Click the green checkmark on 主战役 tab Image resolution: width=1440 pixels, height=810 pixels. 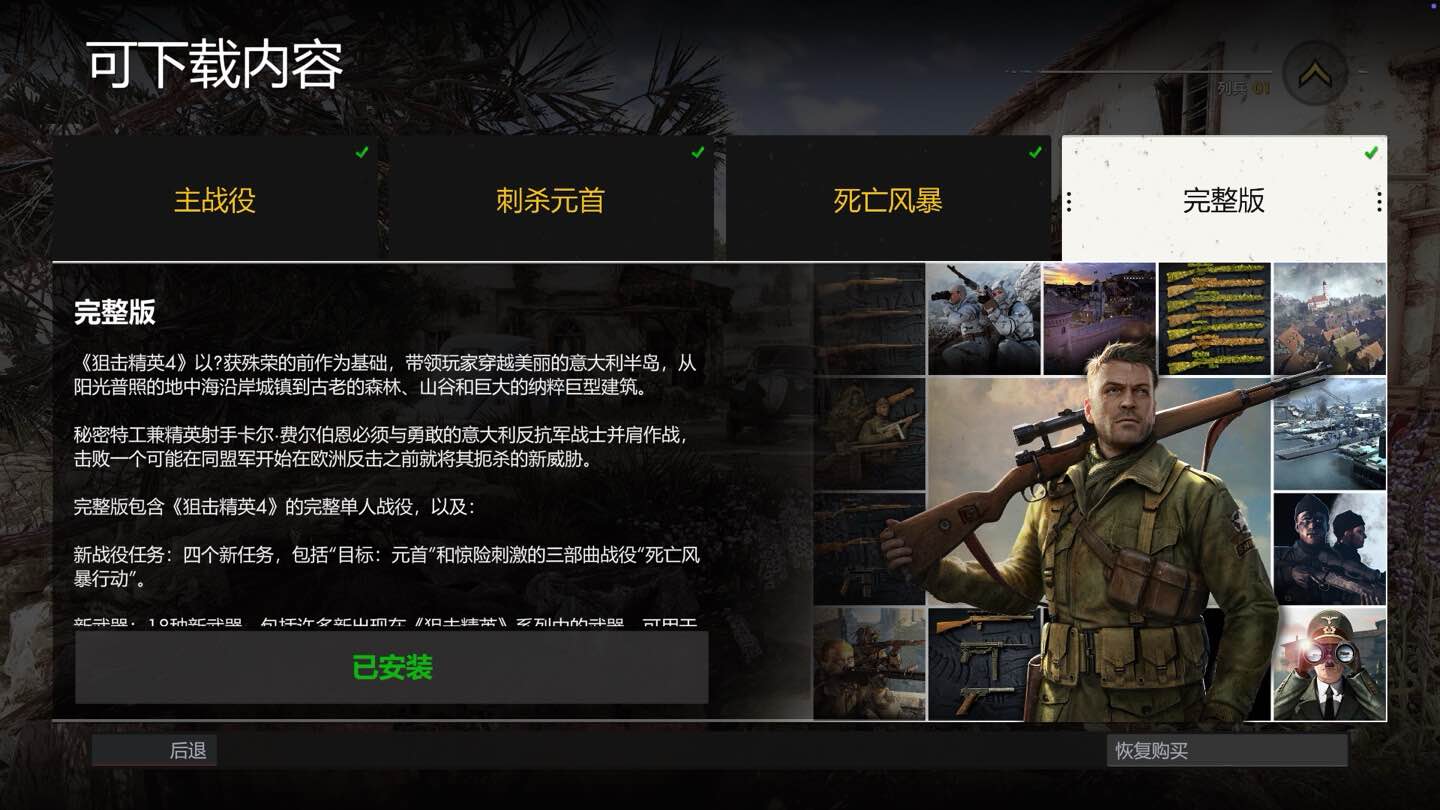361,152
